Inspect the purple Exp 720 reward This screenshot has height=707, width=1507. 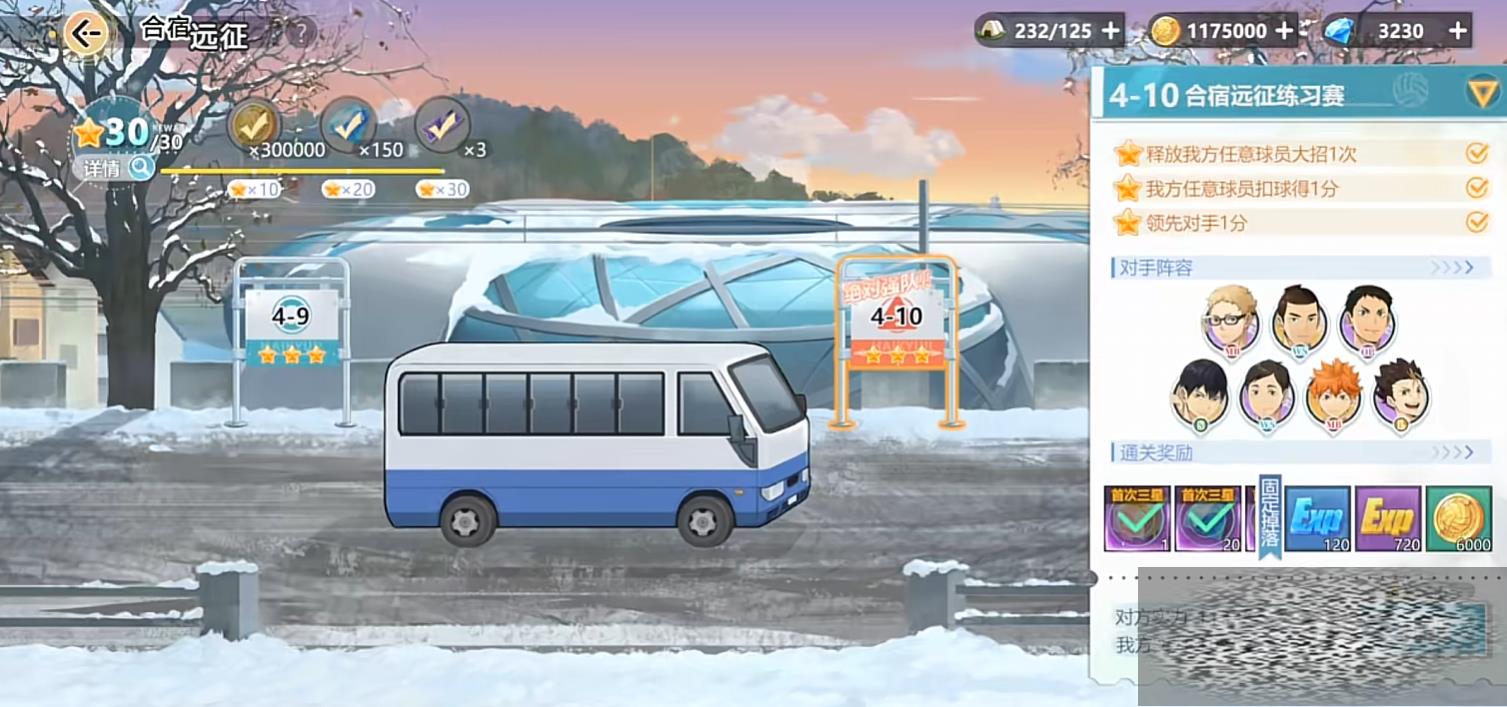(x=1388, y=518)
